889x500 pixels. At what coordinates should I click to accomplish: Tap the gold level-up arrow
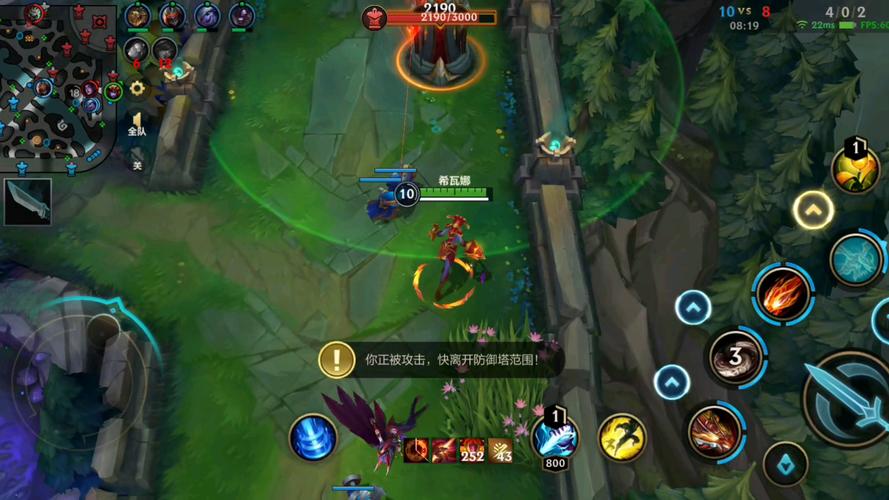pos(813,210)
